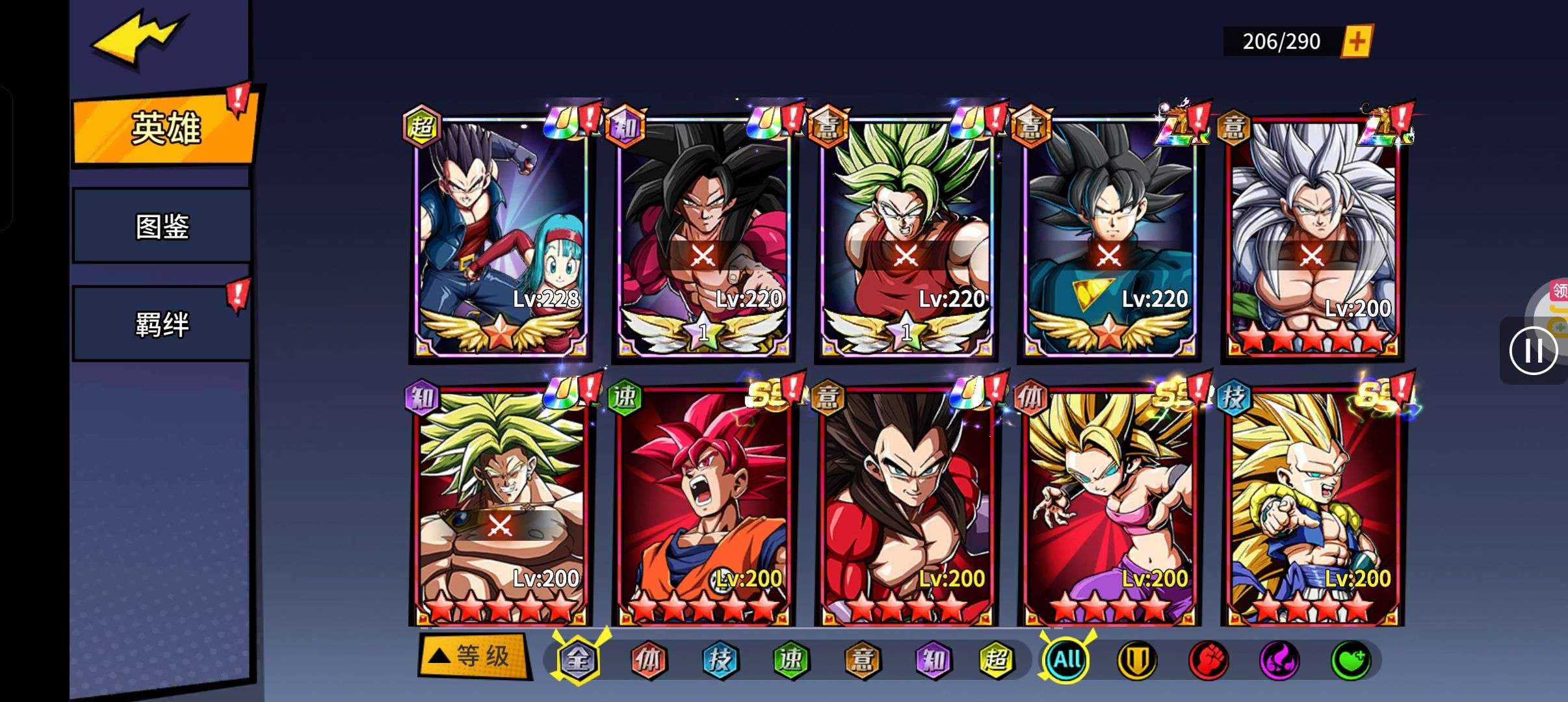Filter heroes by the yellow 超 type
Image resolution: width=1568 pixels, height=702 pixels.
(997, 660)
